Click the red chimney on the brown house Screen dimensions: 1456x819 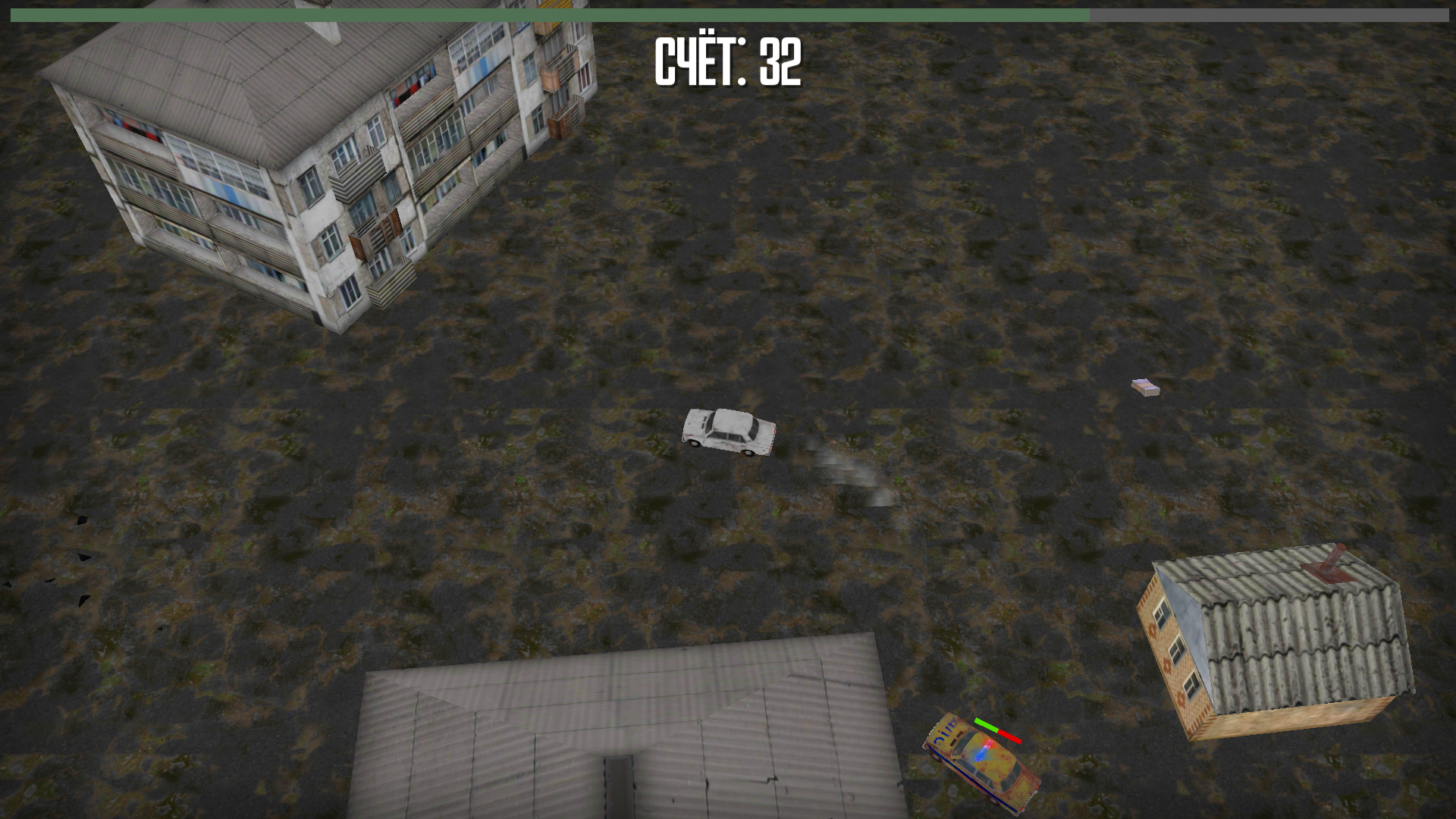pos(1333,558)
